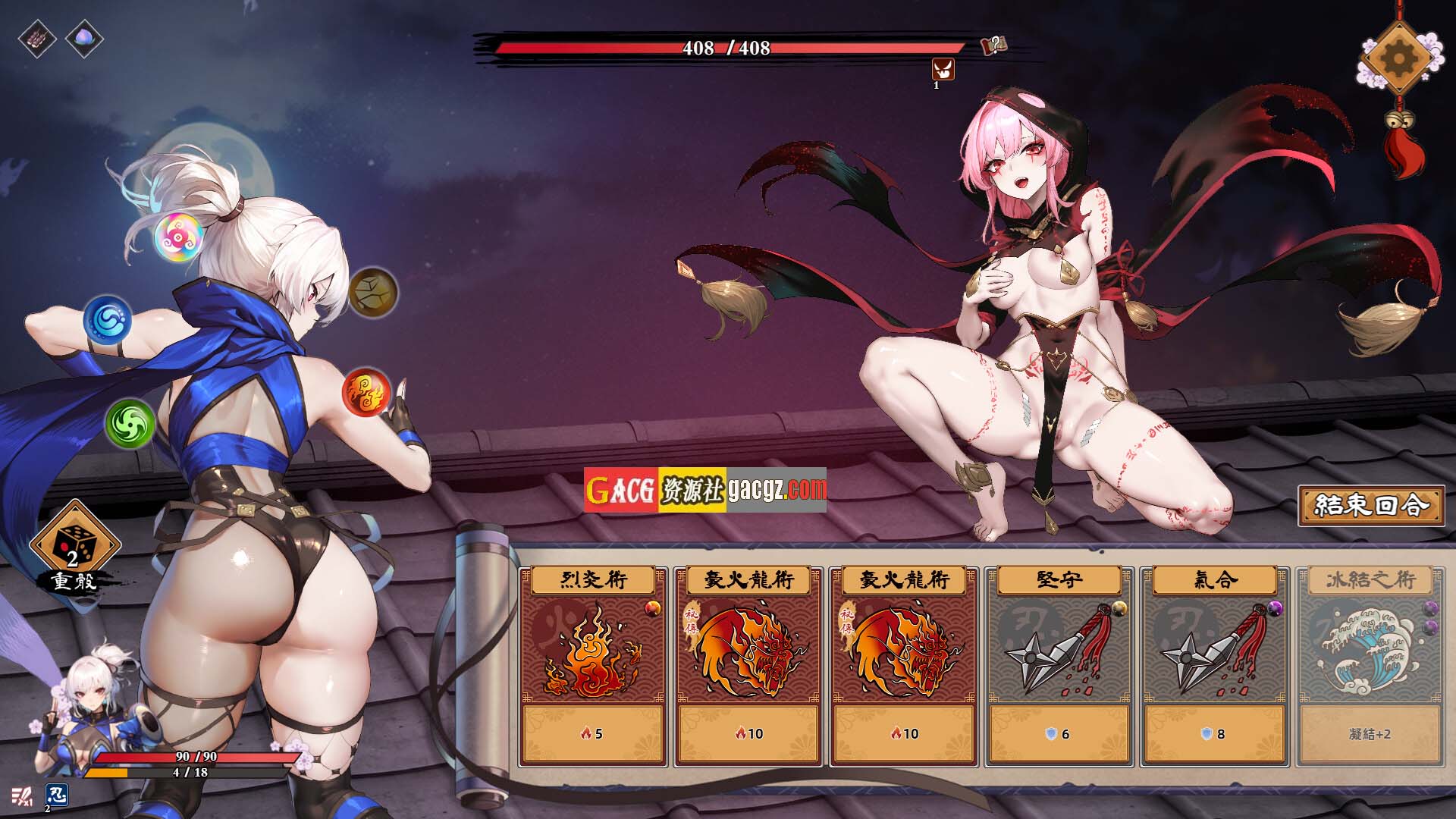Open the diamond icon beside the purple orb

[x=37, y=38]
